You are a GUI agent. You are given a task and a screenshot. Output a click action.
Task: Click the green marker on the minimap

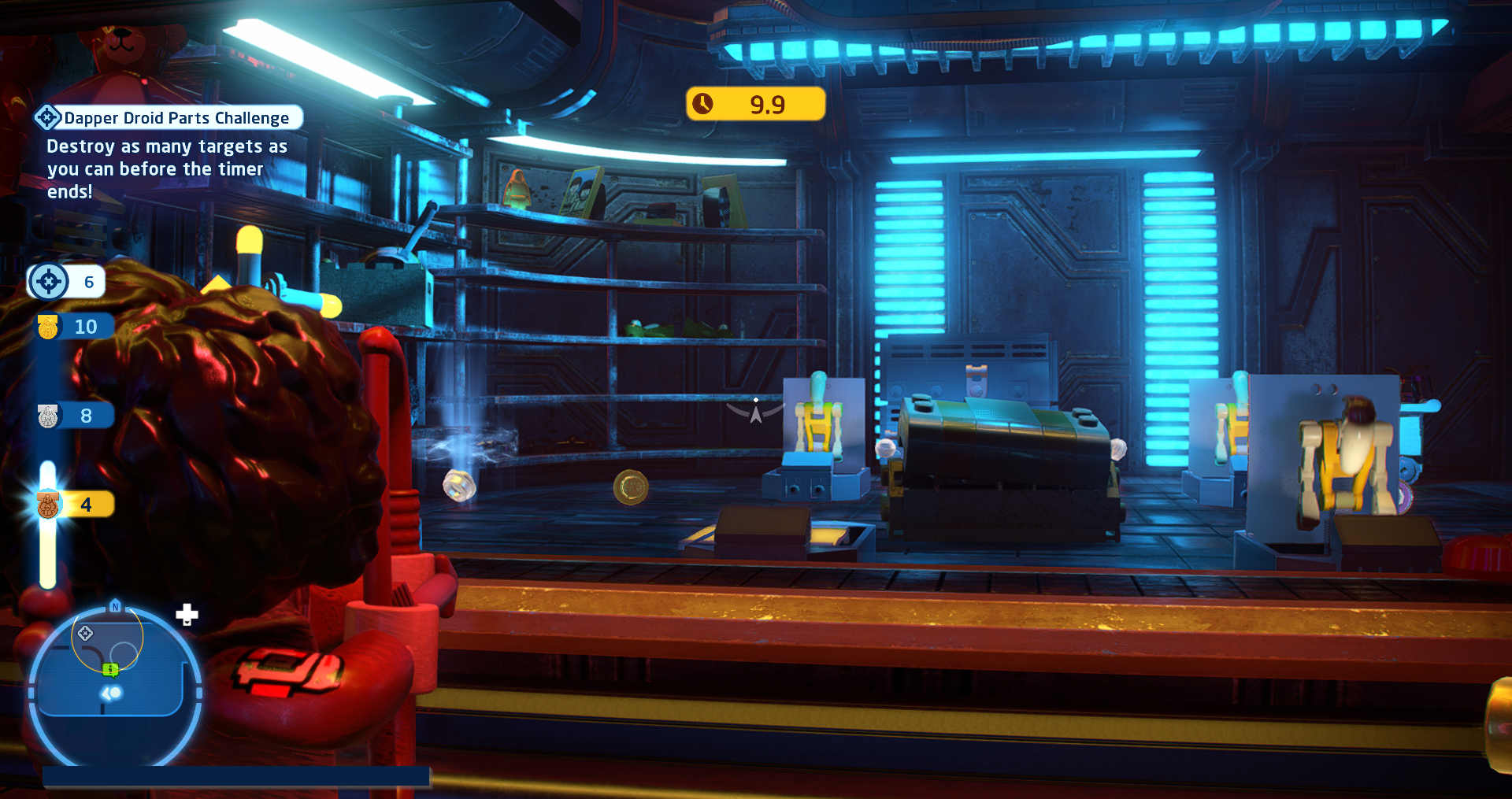click(x=110, y=669)
